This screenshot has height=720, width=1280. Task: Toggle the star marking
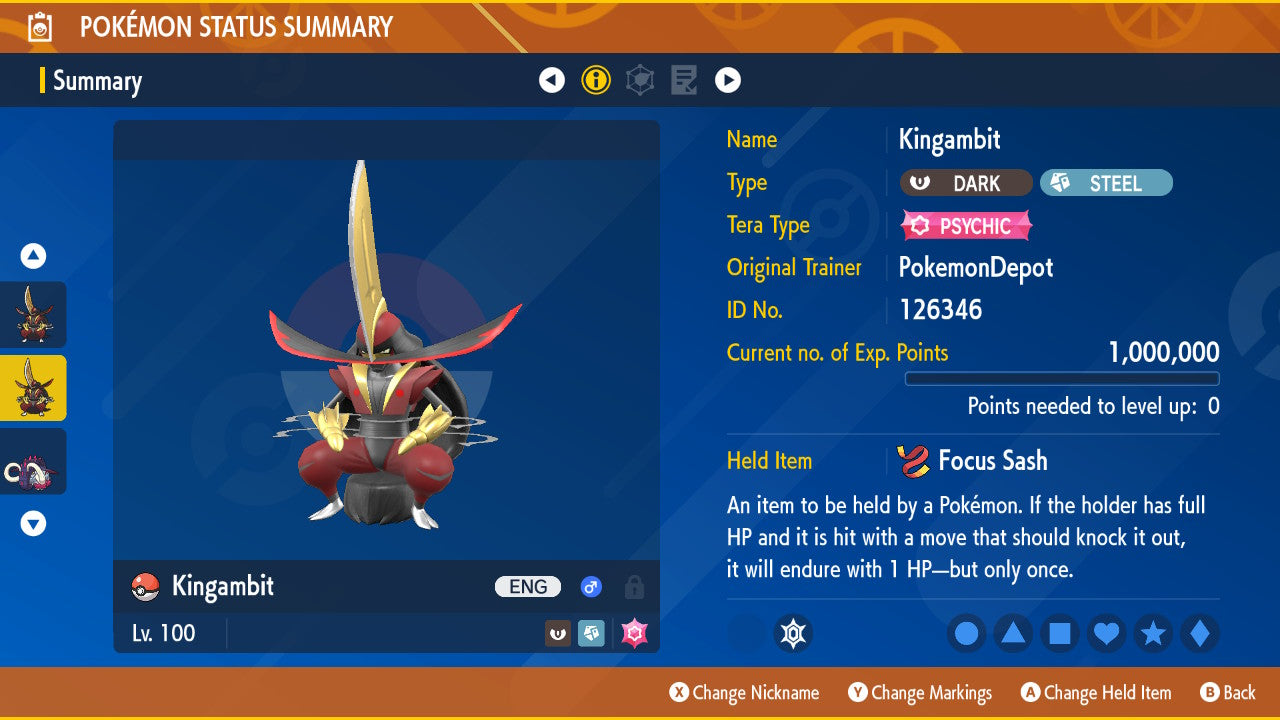(1153, 633)
